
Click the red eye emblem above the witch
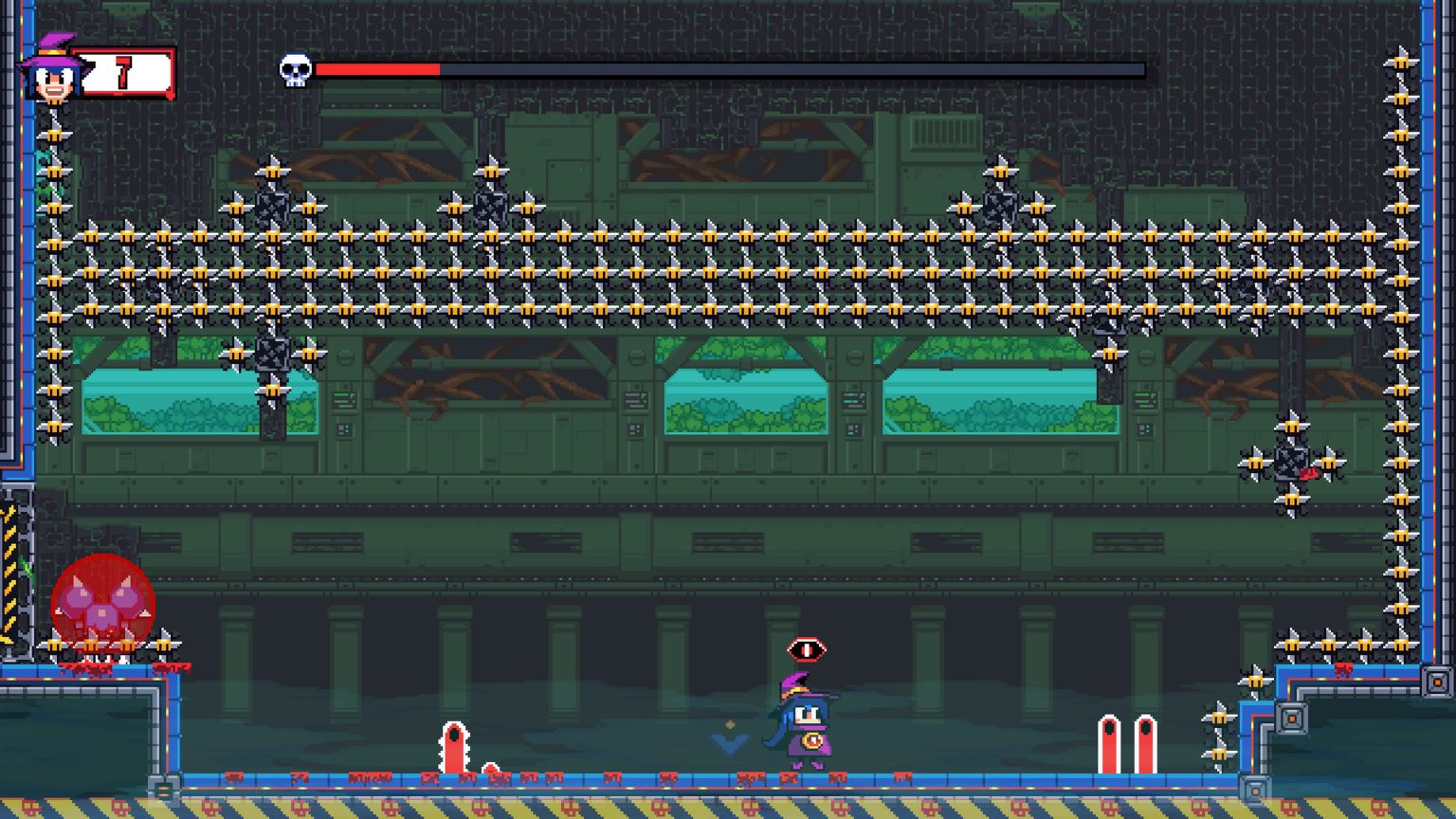point(805,648)
